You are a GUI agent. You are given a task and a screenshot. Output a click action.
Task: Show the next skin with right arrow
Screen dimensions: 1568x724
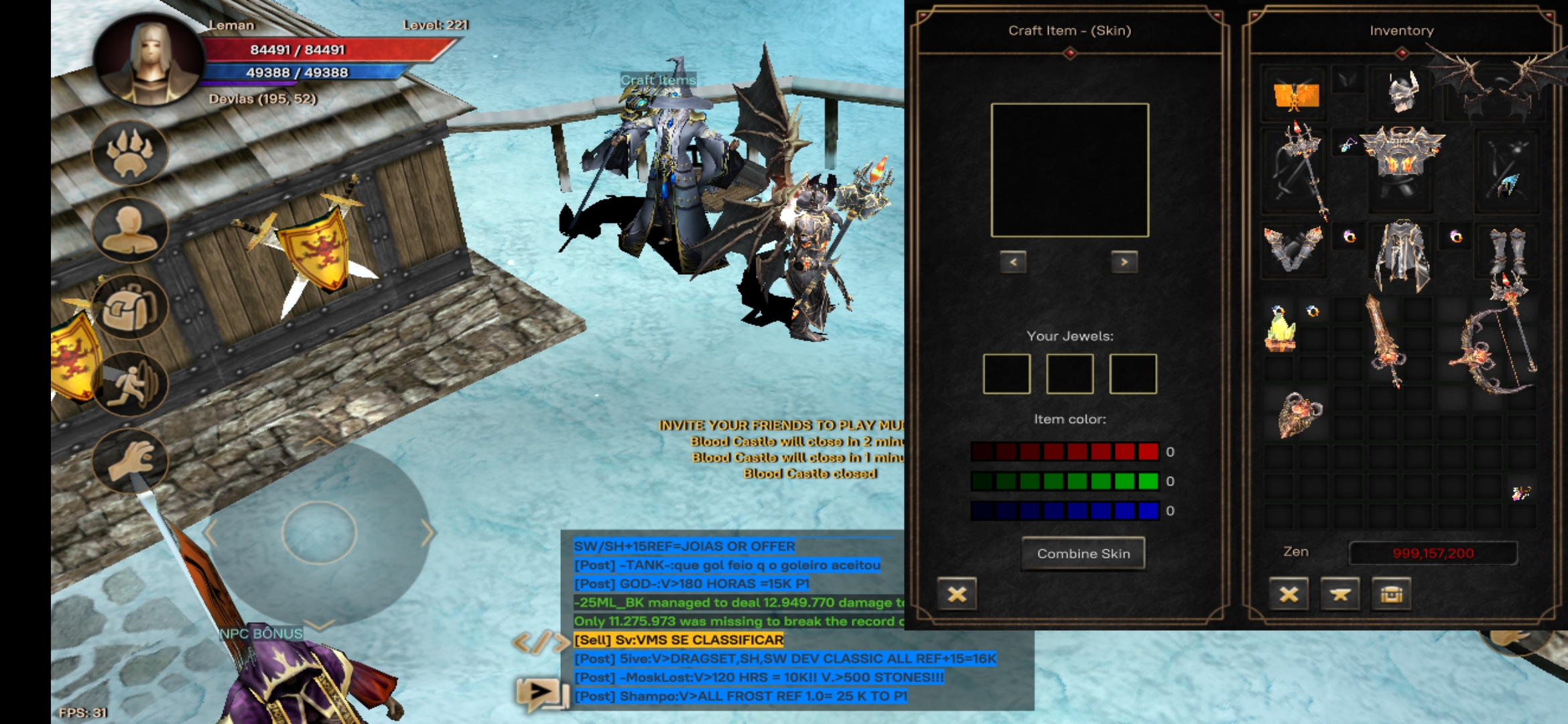click(x=1124, y=261)
